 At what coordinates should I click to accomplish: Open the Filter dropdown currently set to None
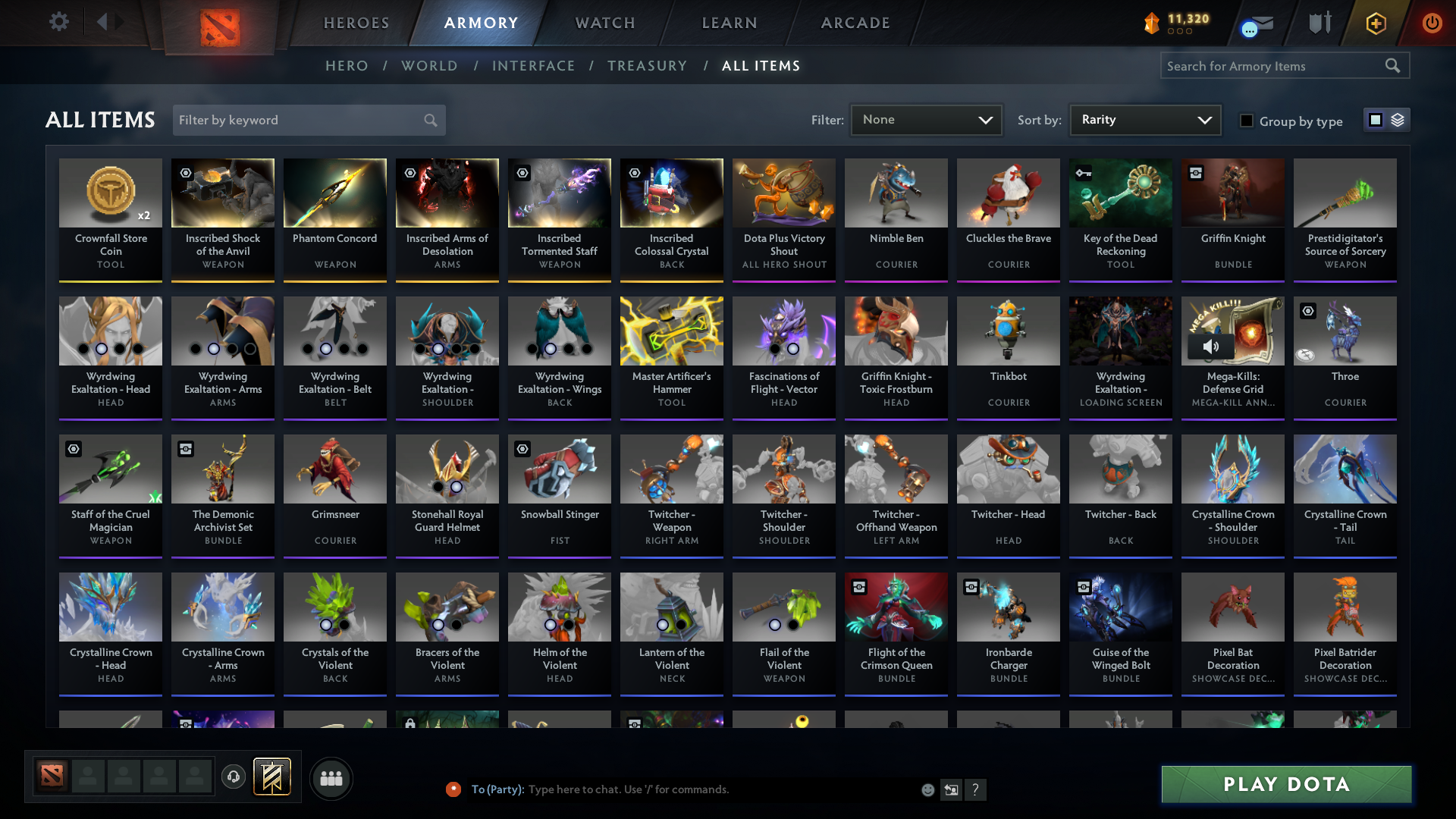coord(925,119)
